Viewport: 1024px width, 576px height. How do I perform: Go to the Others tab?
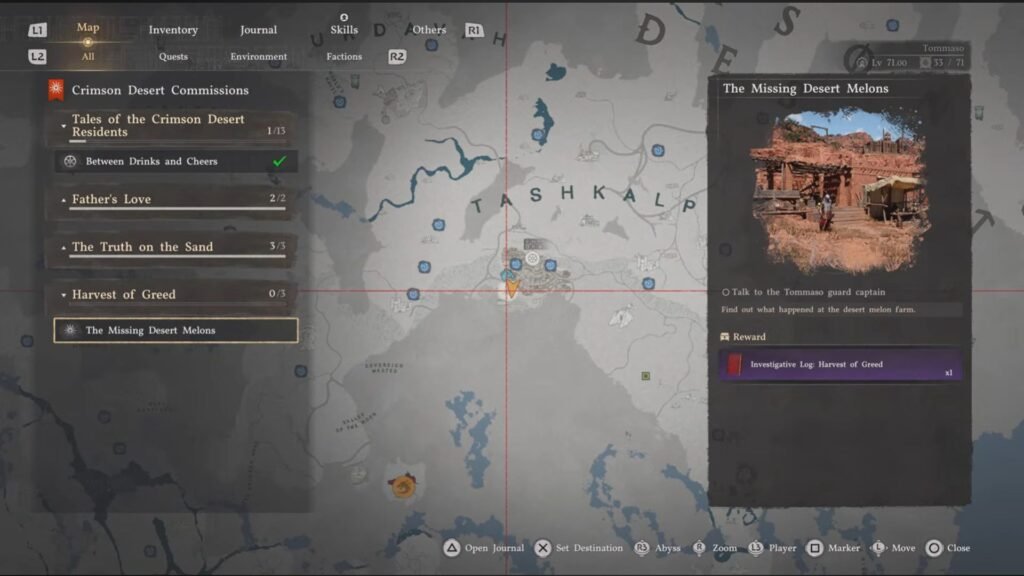click(429, 30)
